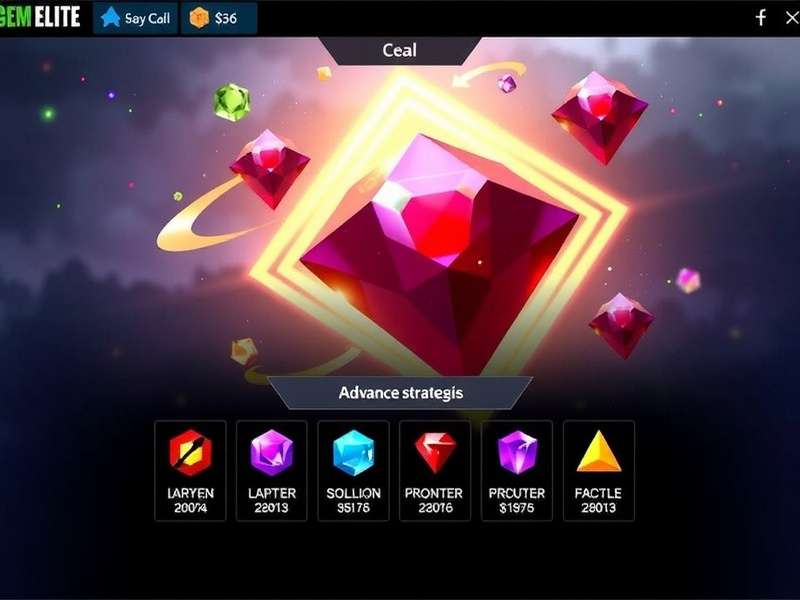
Task: Choose the LAPTER purple gem tile
Action: coord(271,470)
